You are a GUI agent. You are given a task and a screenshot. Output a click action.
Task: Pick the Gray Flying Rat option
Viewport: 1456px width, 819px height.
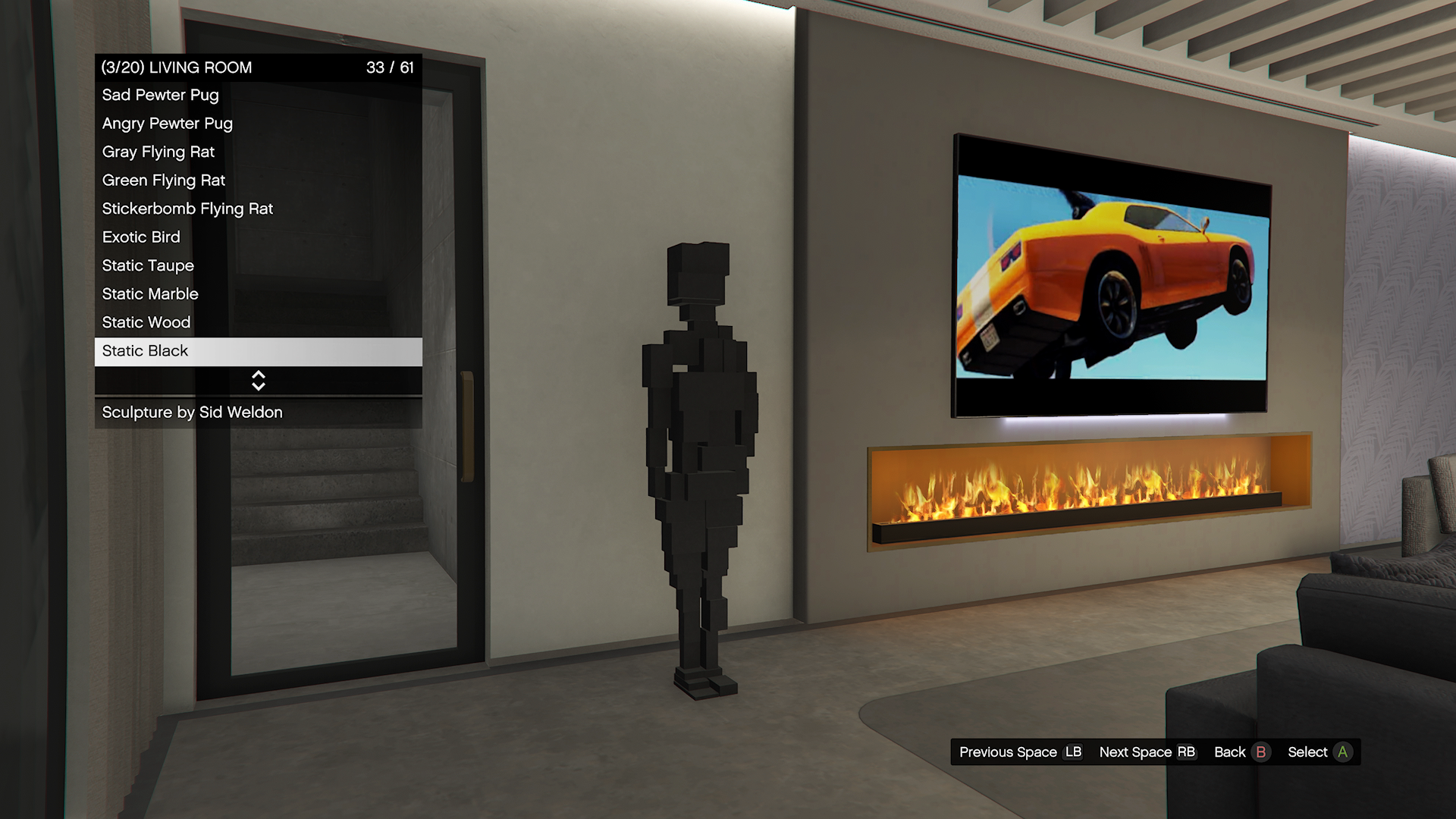click(258, 152)
